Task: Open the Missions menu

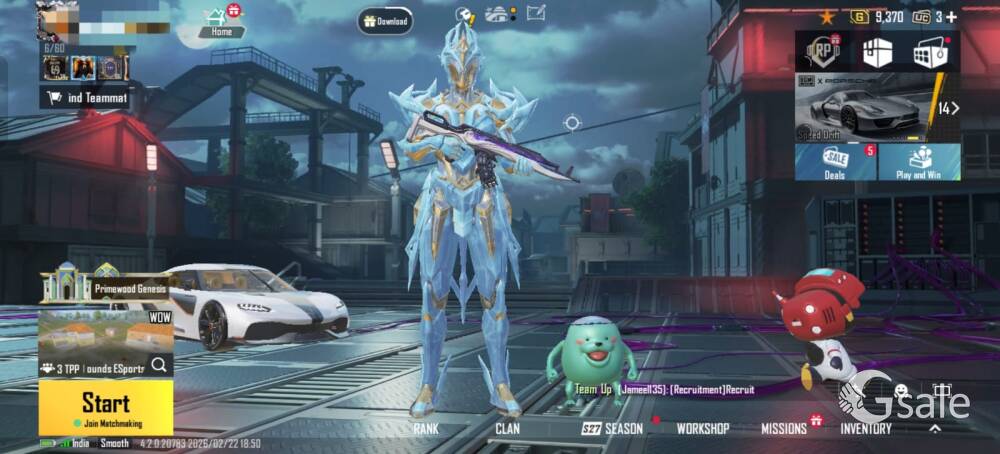Action: [x=784, y=428]
